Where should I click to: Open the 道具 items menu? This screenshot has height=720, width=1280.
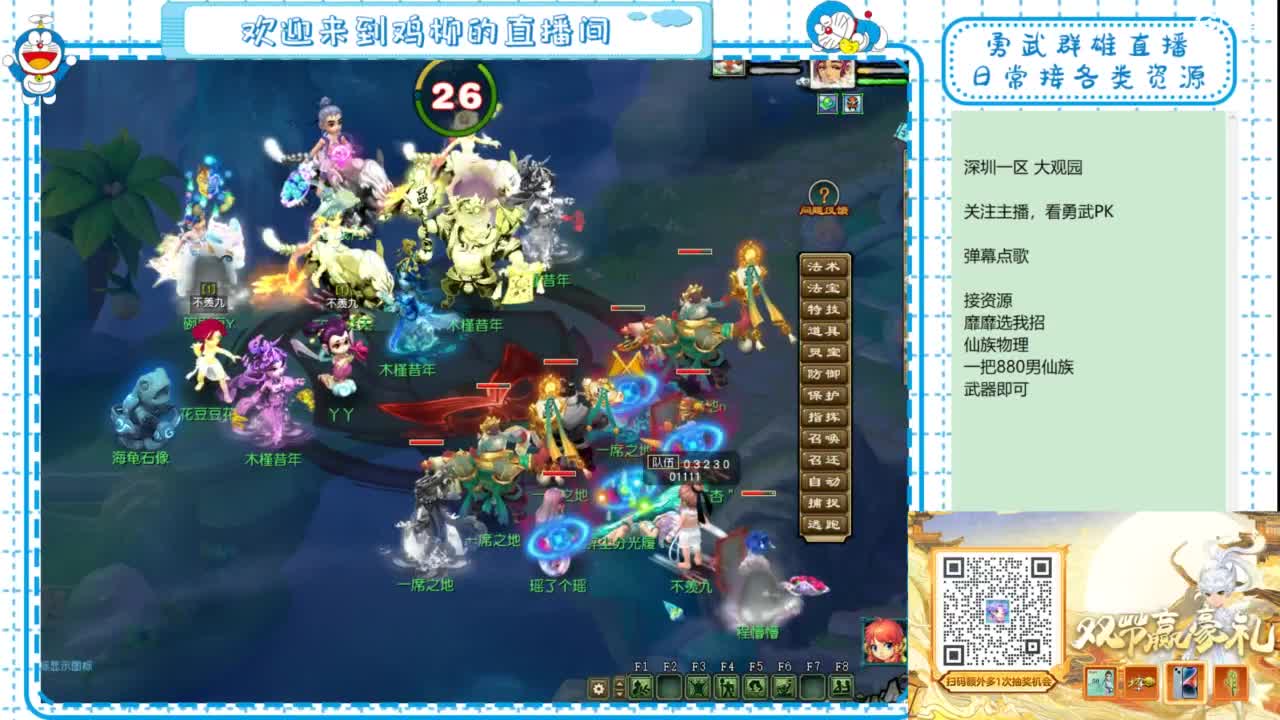click(x=822, y=331)
